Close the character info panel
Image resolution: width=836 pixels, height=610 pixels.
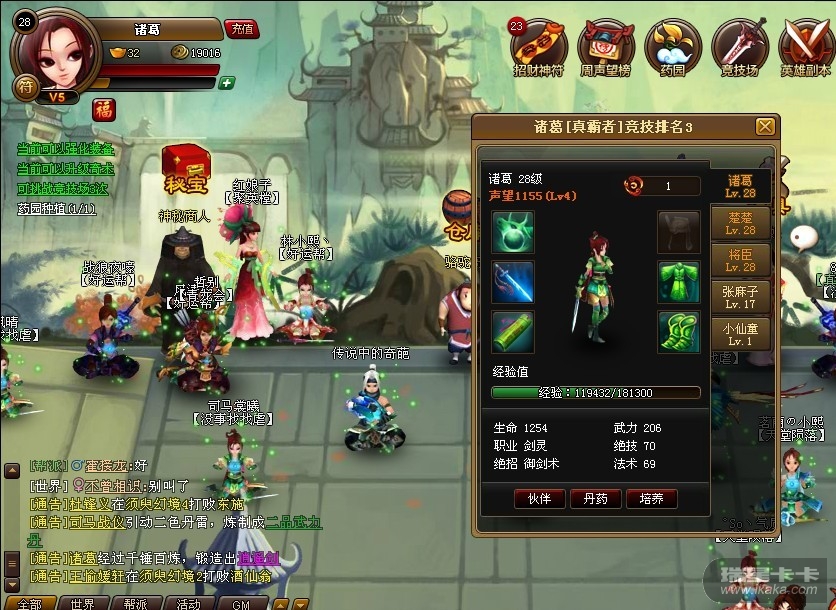pyautogui.click(x=765, y=126)
